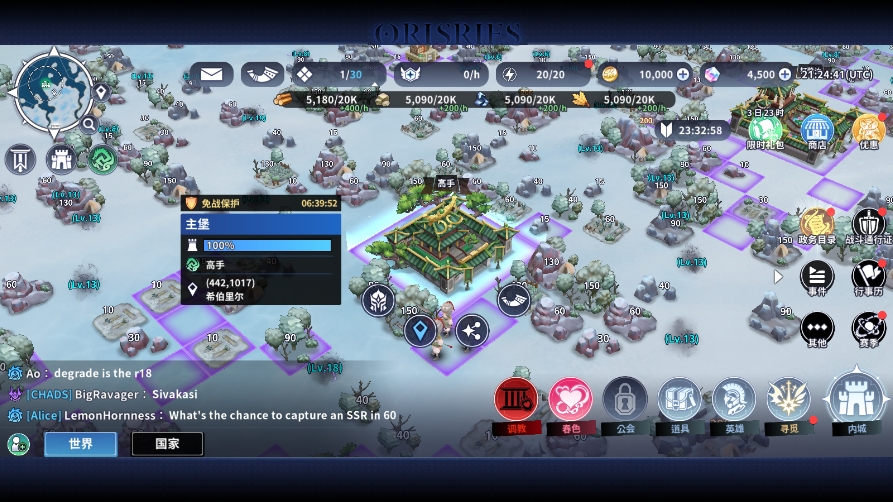The width and height of the screenshot is (893, 502).
Task: Click the horn icon button
Action: [x=262, y=74]
